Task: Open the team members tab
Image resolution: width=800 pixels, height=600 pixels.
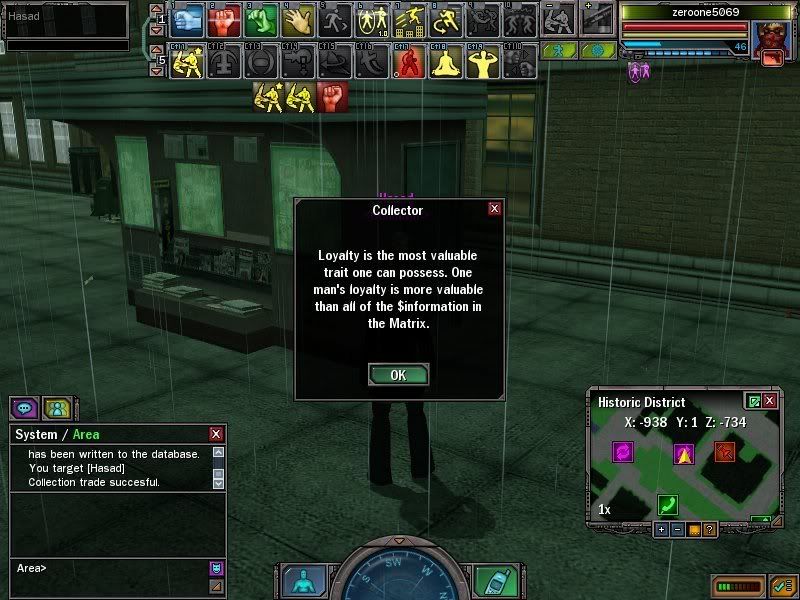Action: point(57,408)
